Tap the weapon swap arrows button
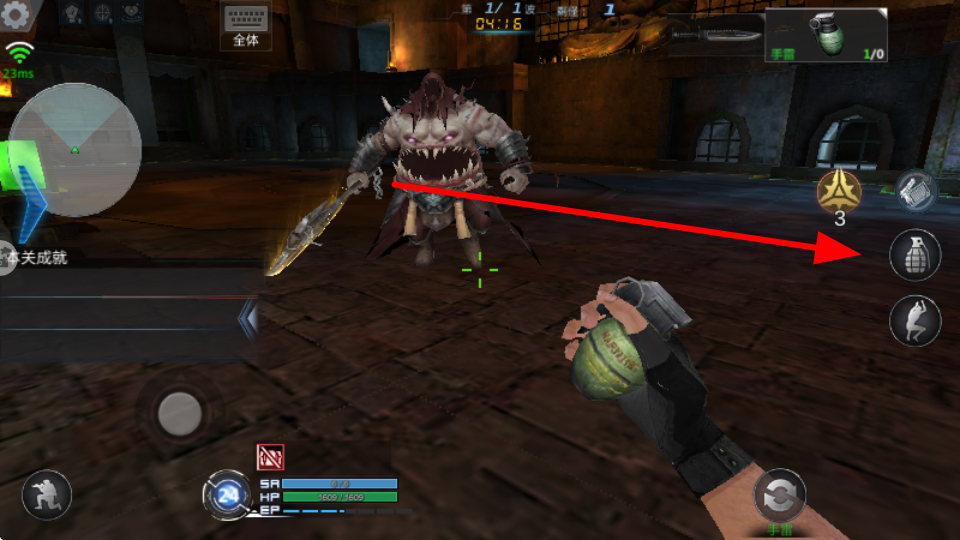960x540 pixels. click(x=779, y=495)
